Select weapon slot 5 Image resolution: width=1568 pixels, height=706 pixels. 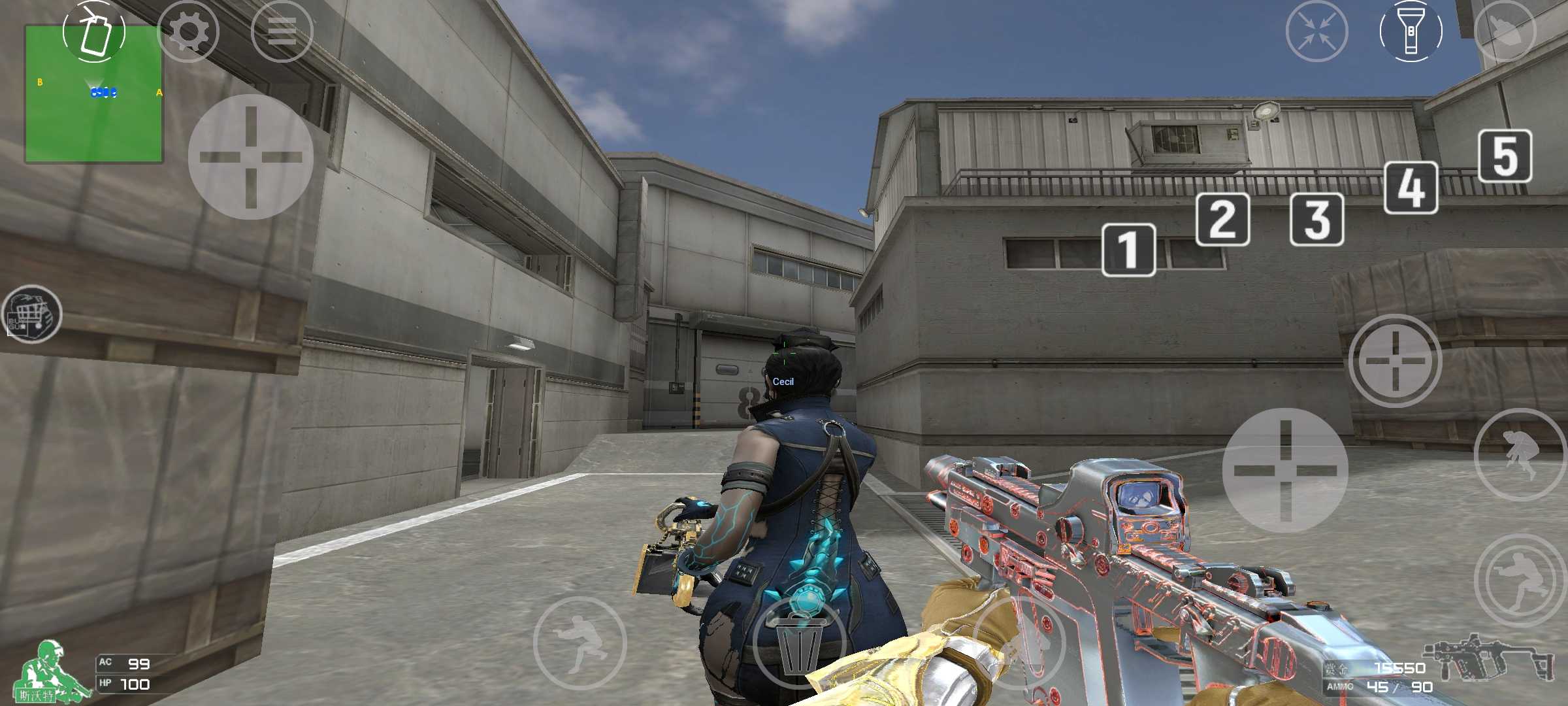[x=1505, y=156]
